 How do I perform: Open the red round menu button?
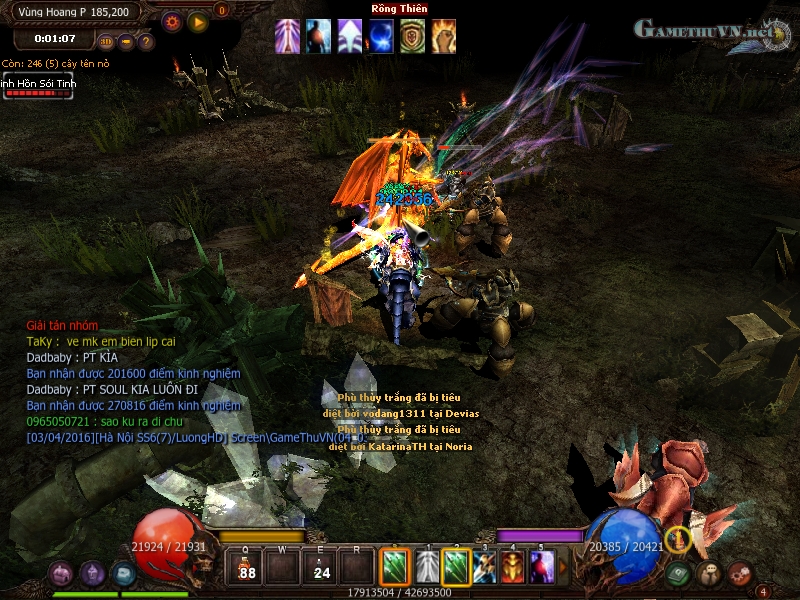pyautogui.click(x=740, y=574)
